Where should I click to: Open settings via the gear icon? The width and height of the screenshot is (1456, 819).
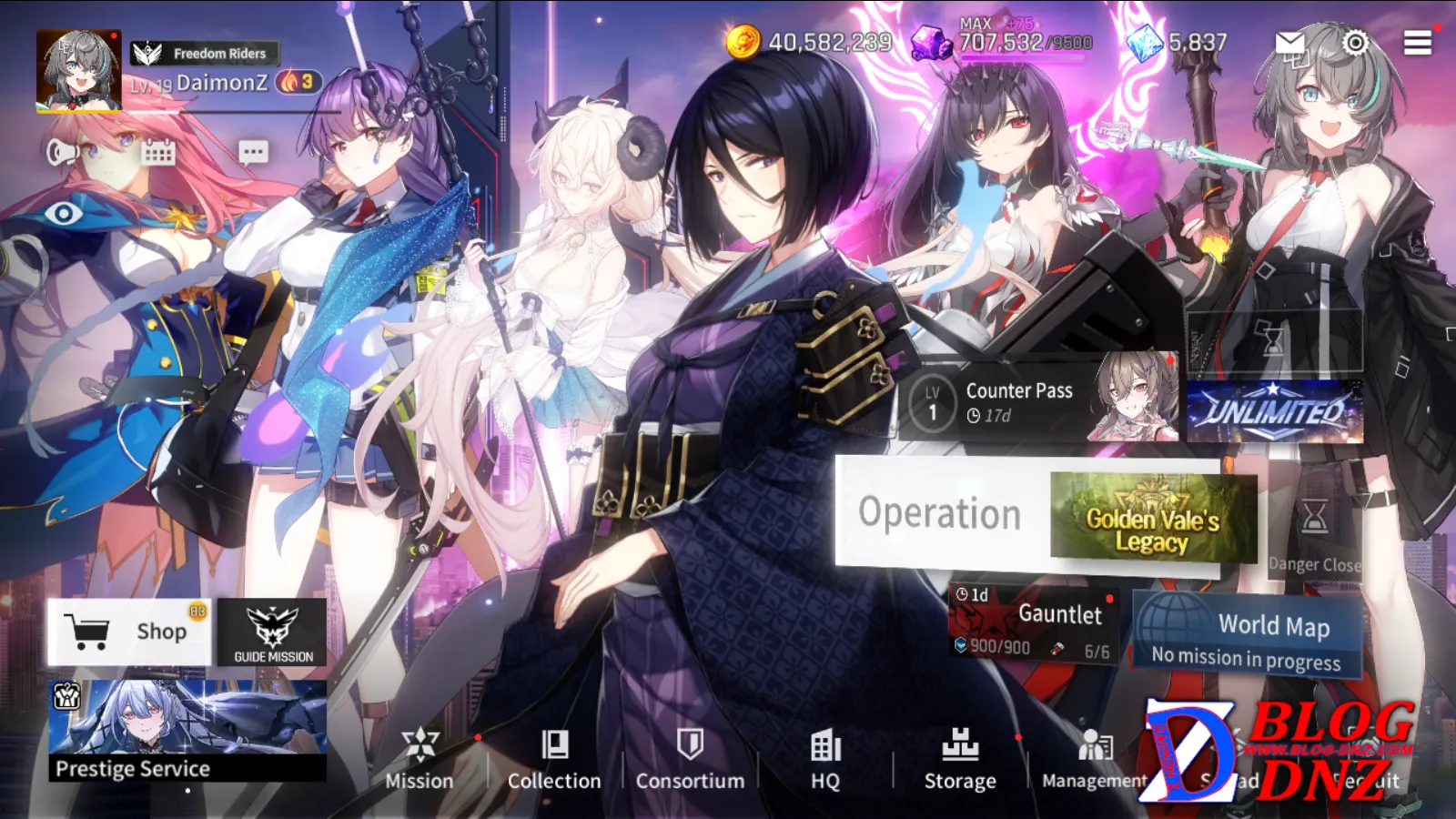[1355, 43]
